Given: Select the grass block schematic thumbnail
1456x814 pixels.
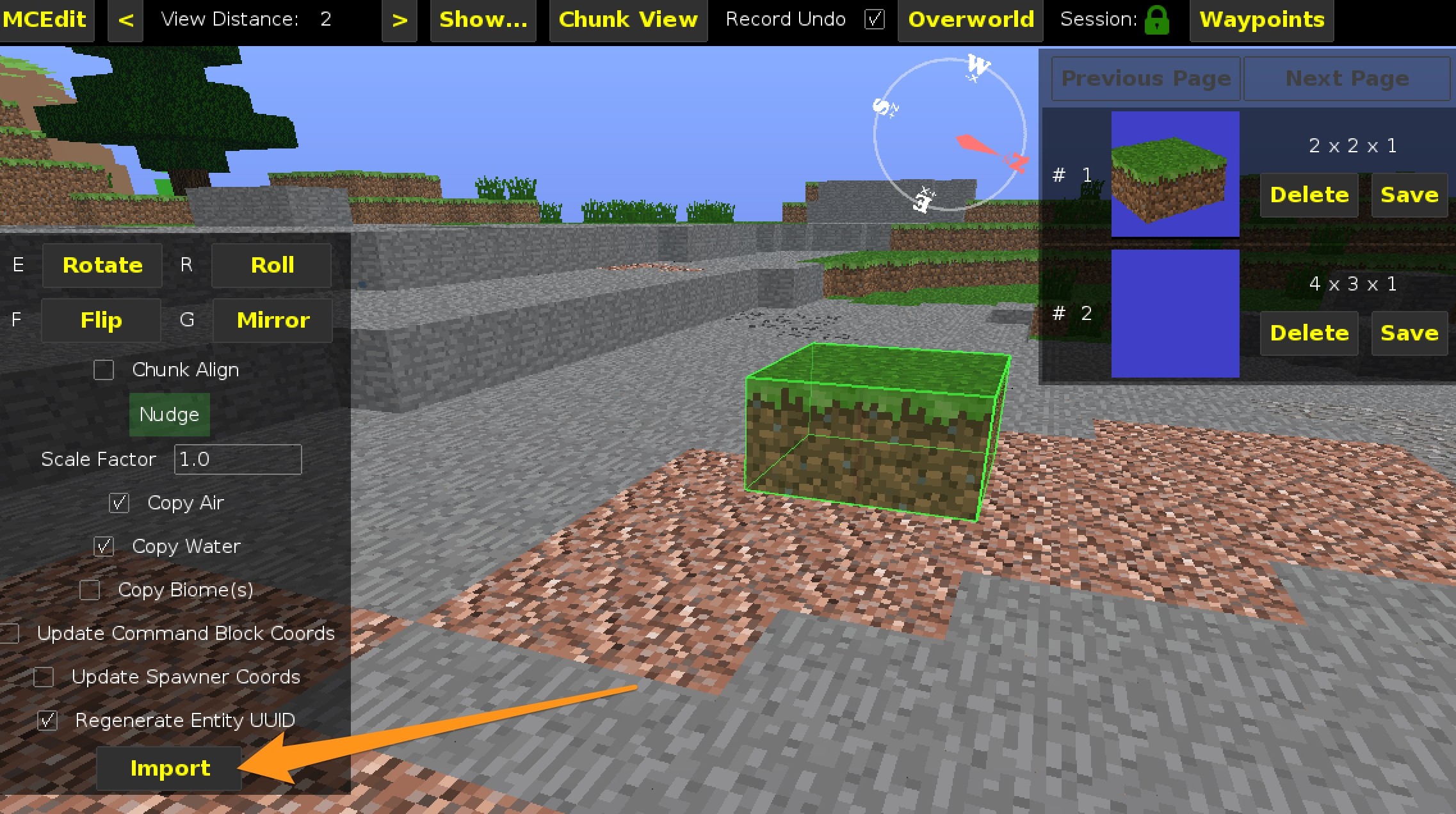Looking at the screenshot, I should (x=1174, y=175).
